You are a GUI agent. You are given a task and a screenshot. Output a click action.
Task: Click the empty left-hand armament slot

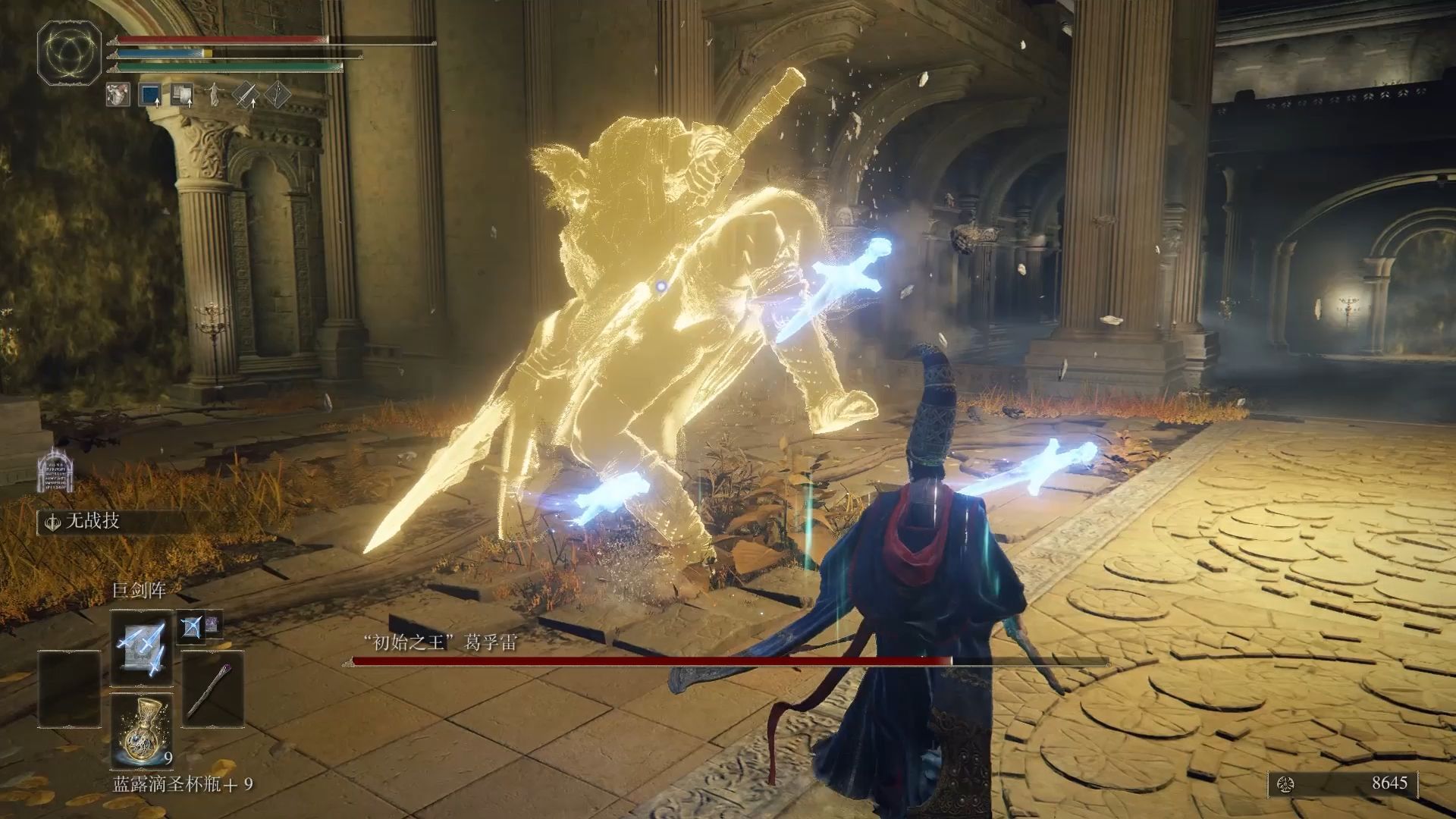[69, 689]
